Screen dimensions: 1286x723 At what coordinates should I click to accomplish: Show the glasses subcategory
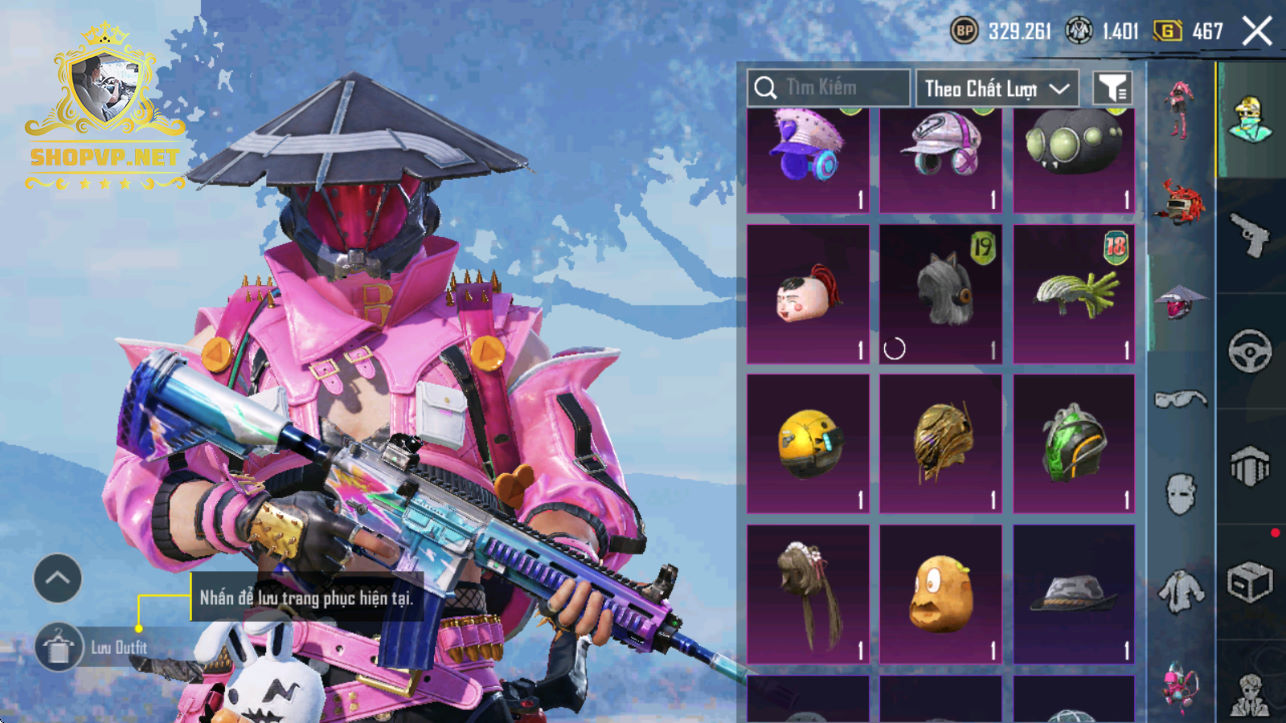click(1181, 400)
